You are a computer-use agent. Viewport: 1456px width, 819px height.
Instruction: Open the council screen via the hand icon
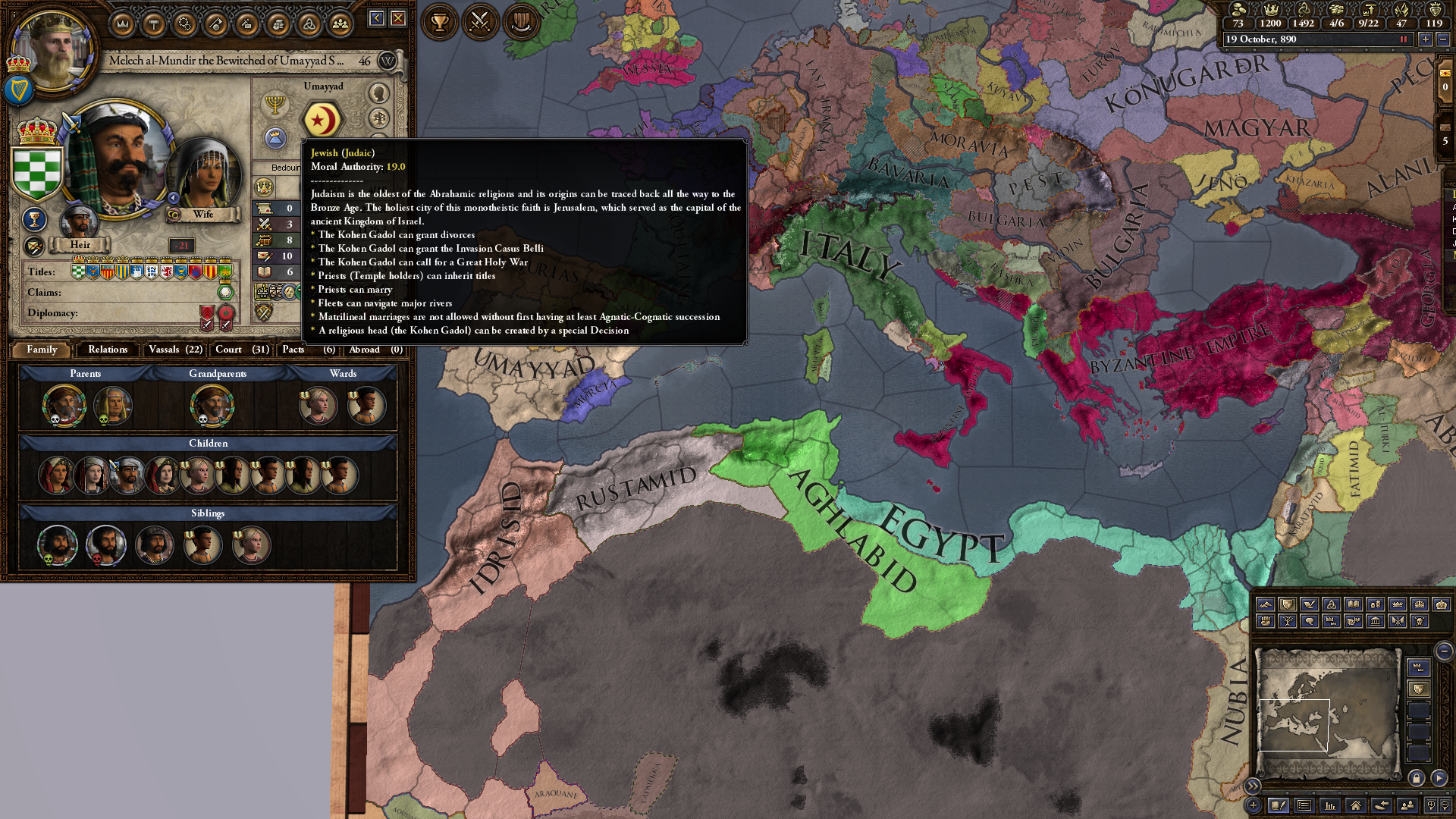(x=279, y=24)
